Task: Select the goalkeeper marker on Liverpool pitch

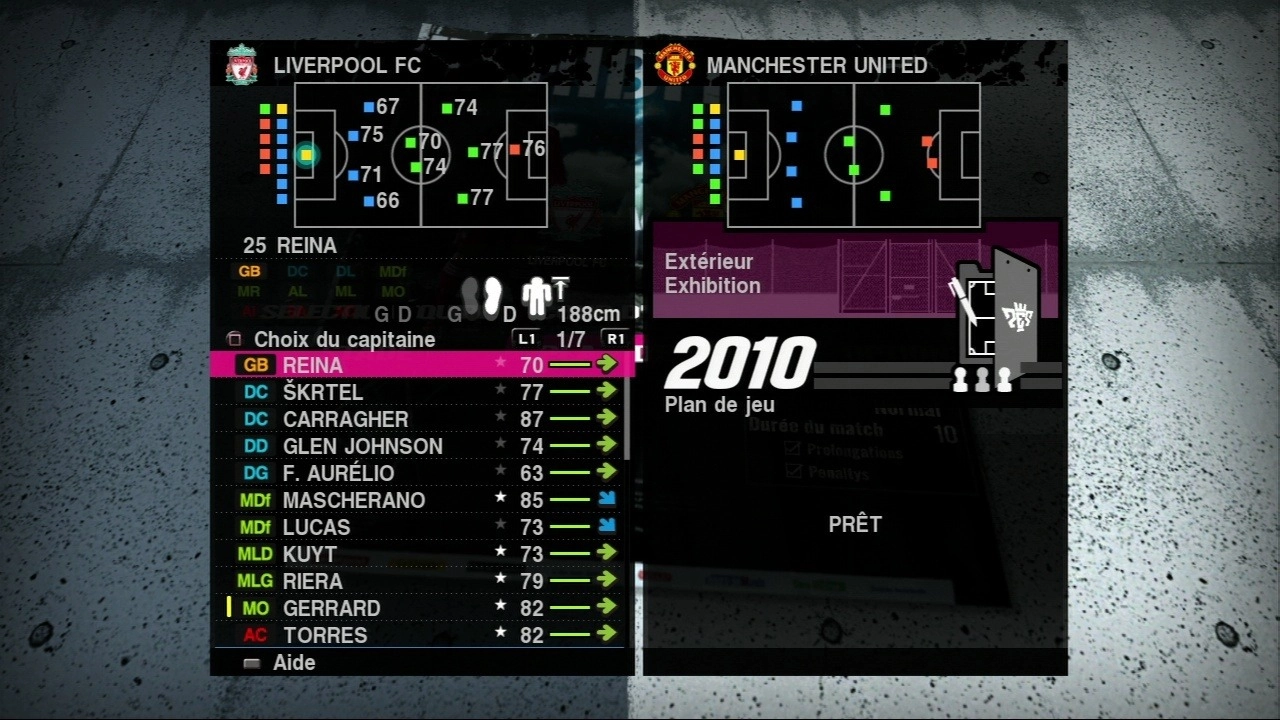Action: [x=306, y=155]
